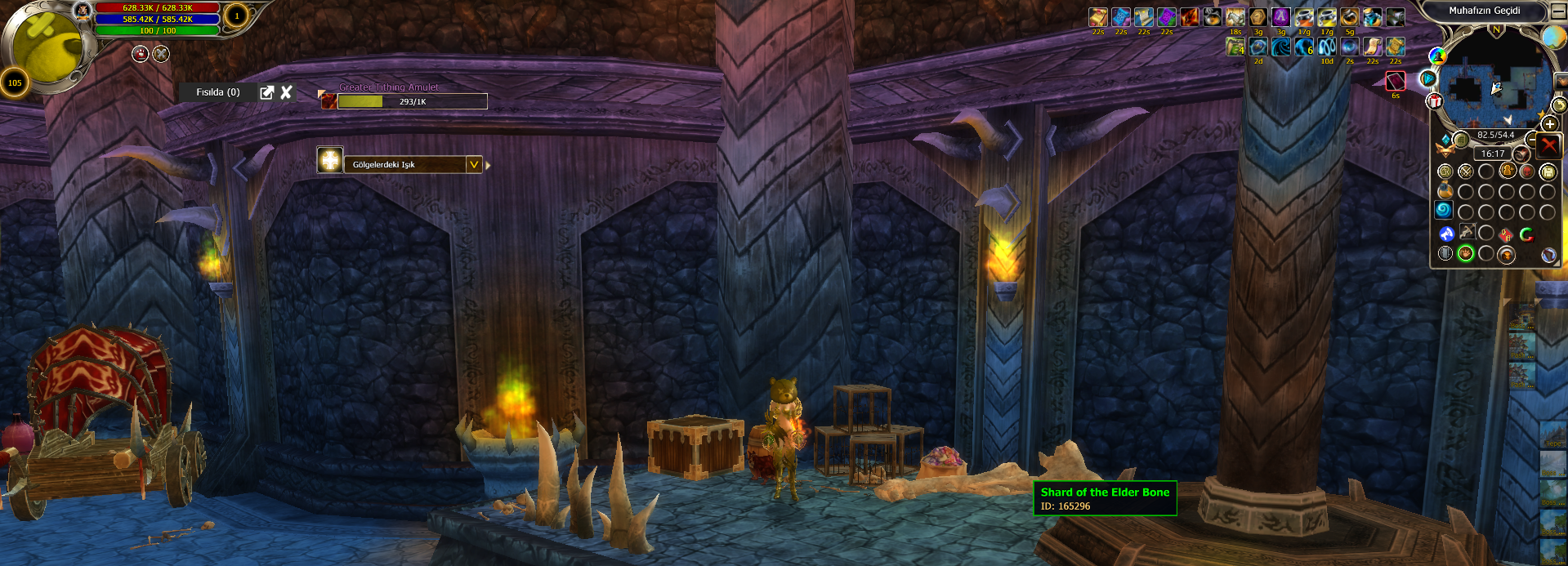Click the rainbow-ringed icon left of the minimap
Image resolution: width=1568 pixels, height=566 pixels.
point(1437,56)
